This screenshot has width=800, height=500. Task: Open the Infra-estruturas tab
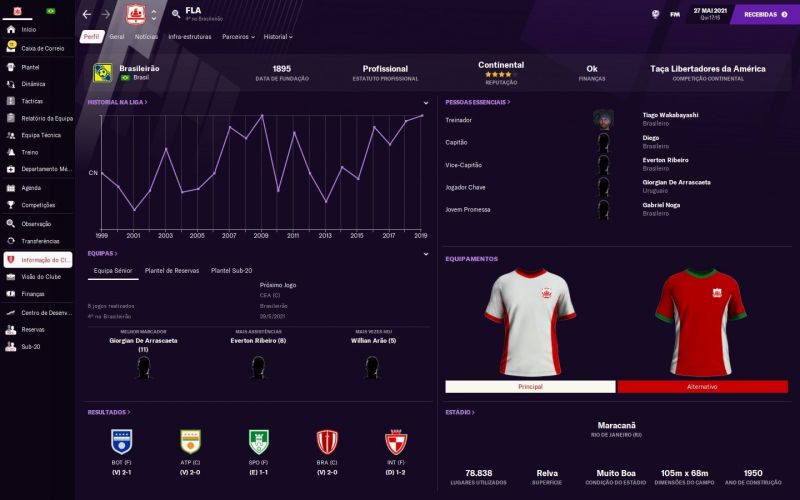pos(190,36)
